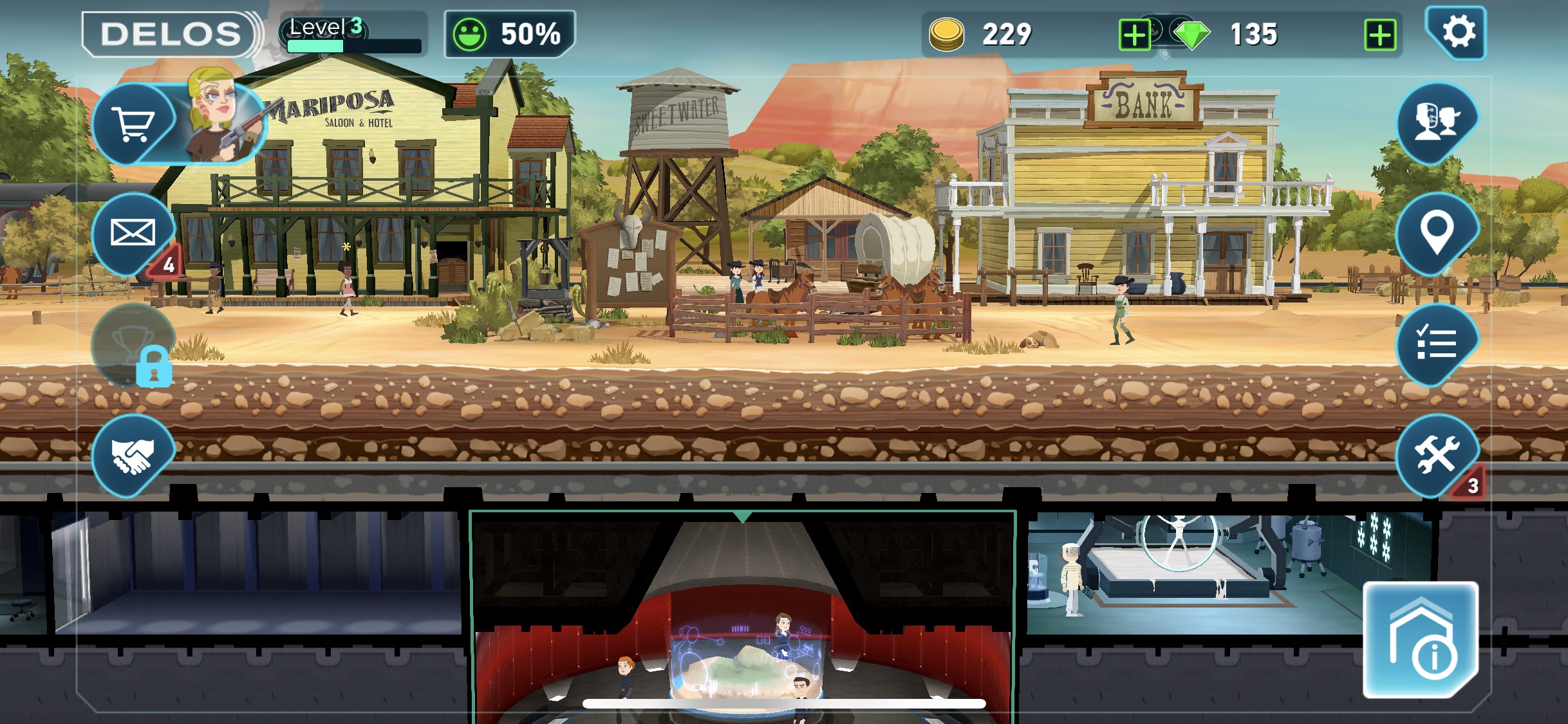Add more gold coins with plus button

(1135, 35)
